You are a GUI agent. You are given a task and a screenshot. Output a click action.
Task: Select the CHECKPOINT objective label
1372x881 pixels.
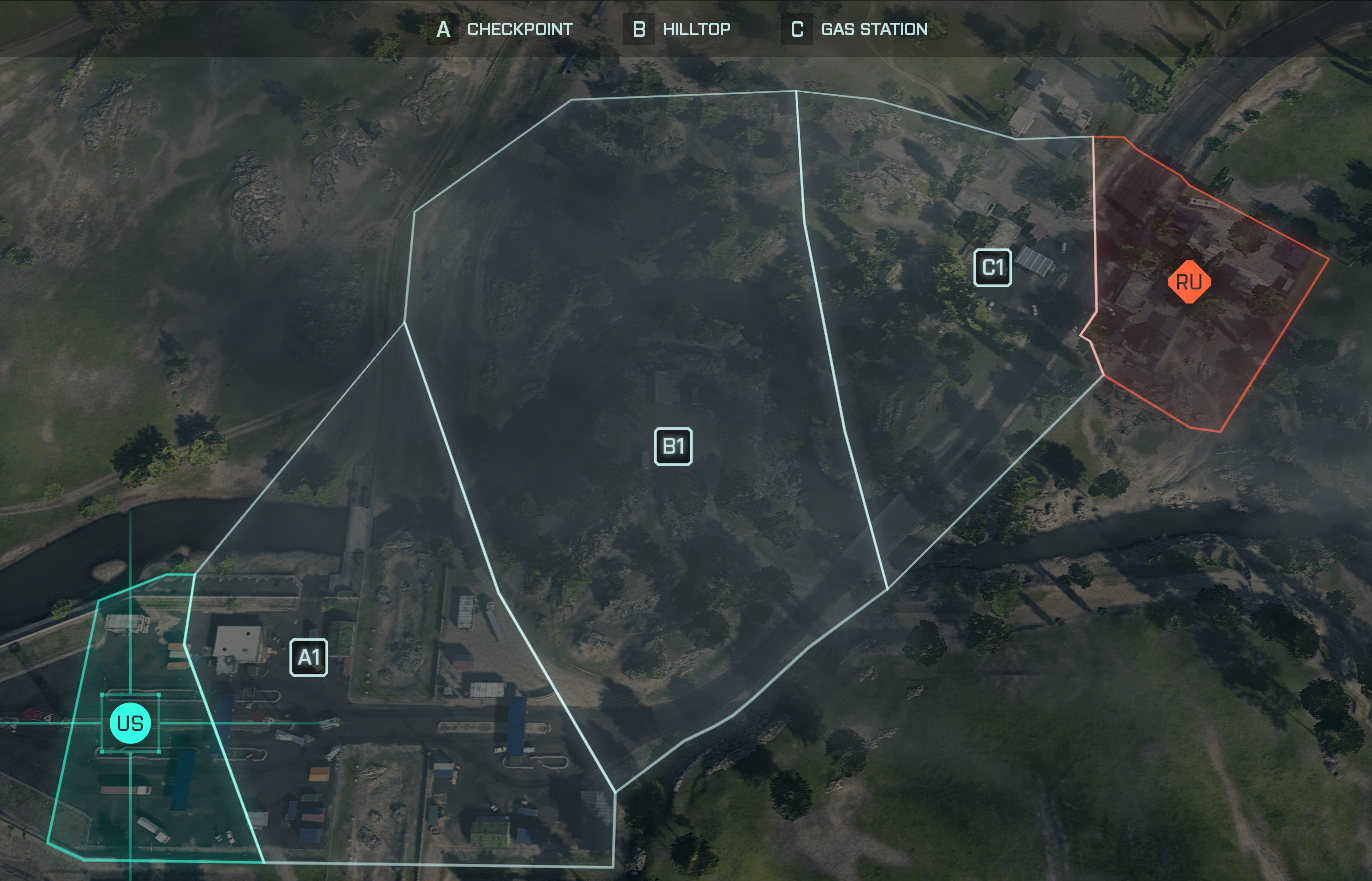coord(519,29)
